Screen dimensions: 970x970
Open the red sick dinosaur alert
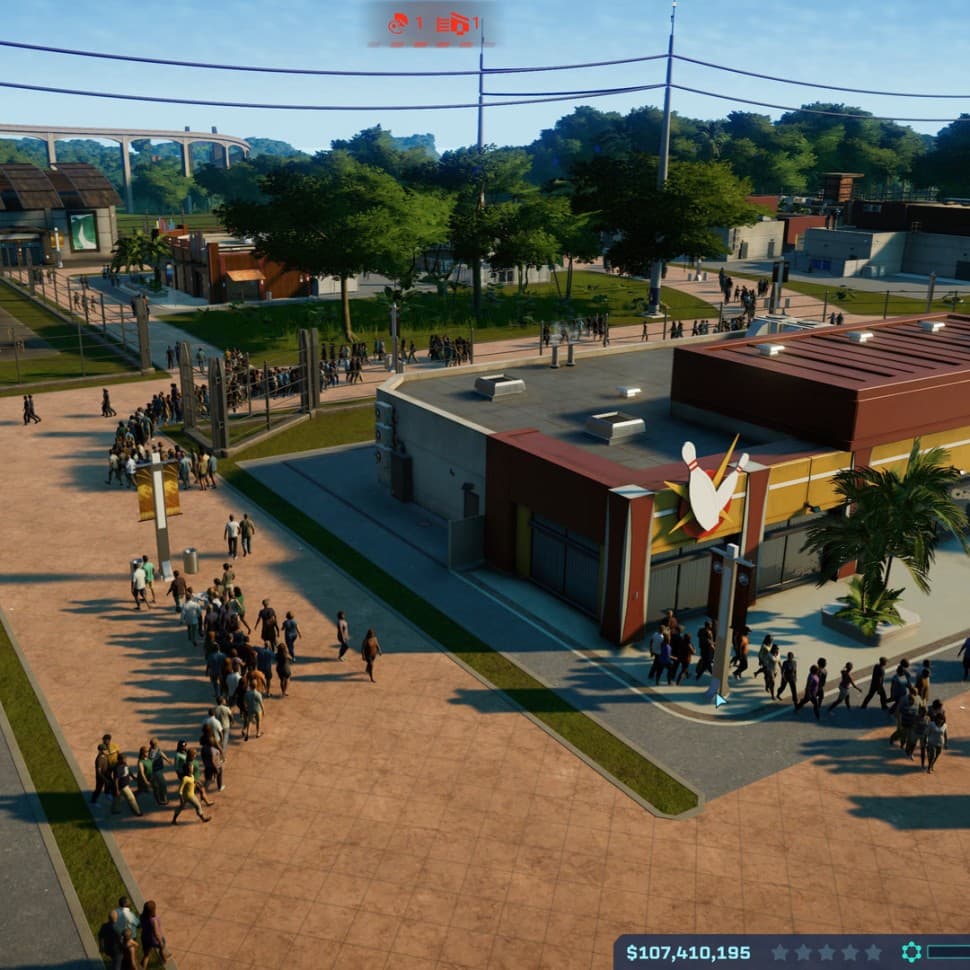coord(398,23)
